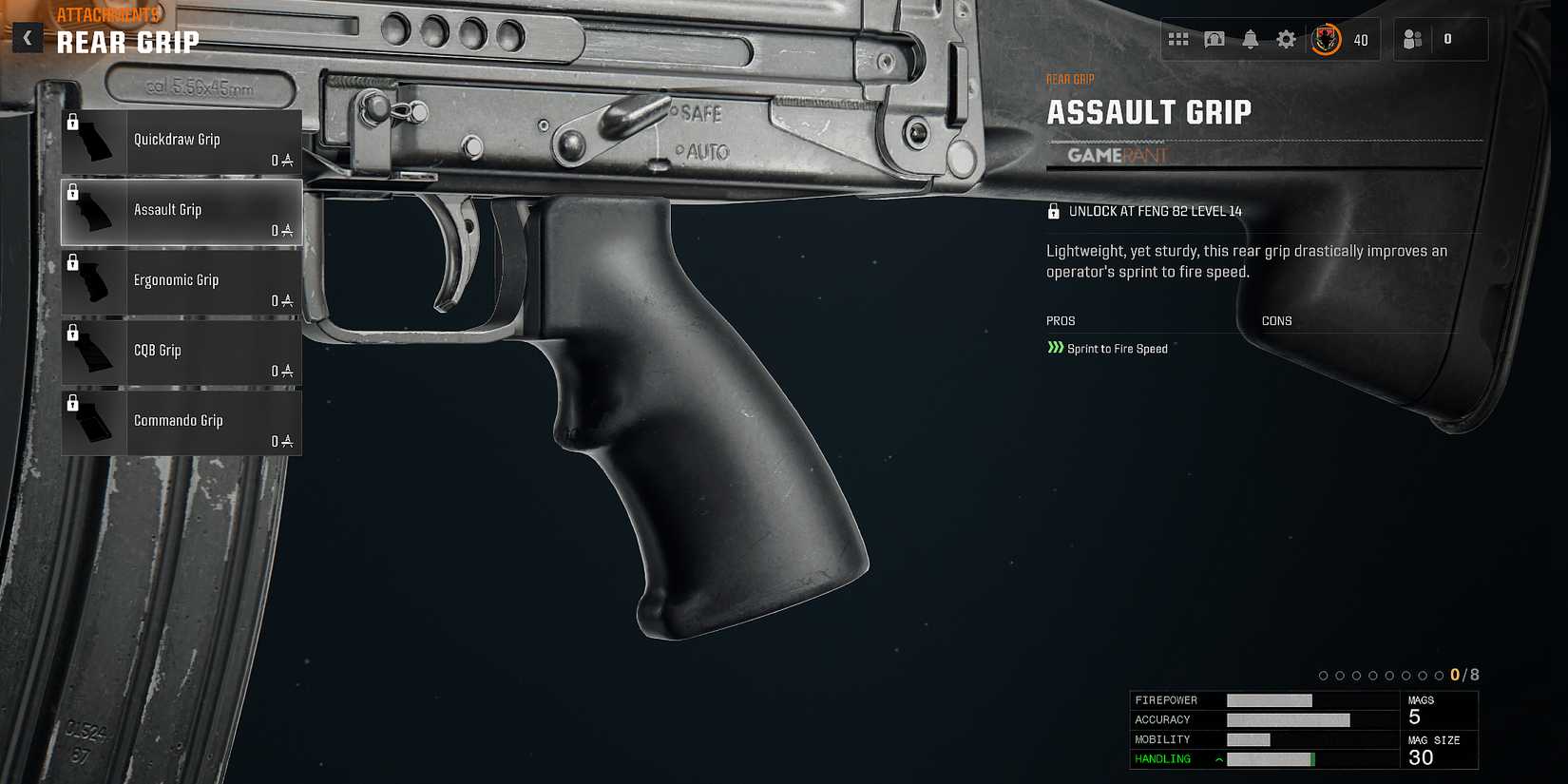Click the CQB Grip thumbnail icon

click(93, 352)
